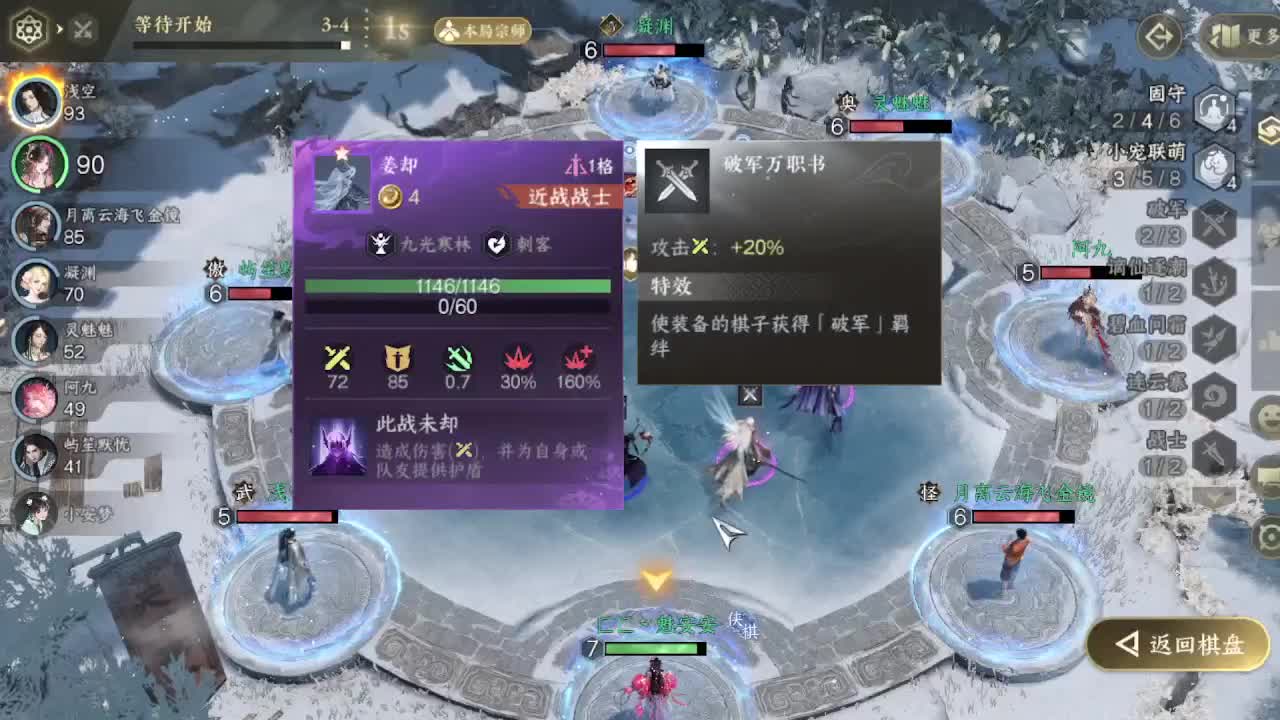Open the settings gear icon
This screenshot has height=720, width=1280.
coord(30,28)
